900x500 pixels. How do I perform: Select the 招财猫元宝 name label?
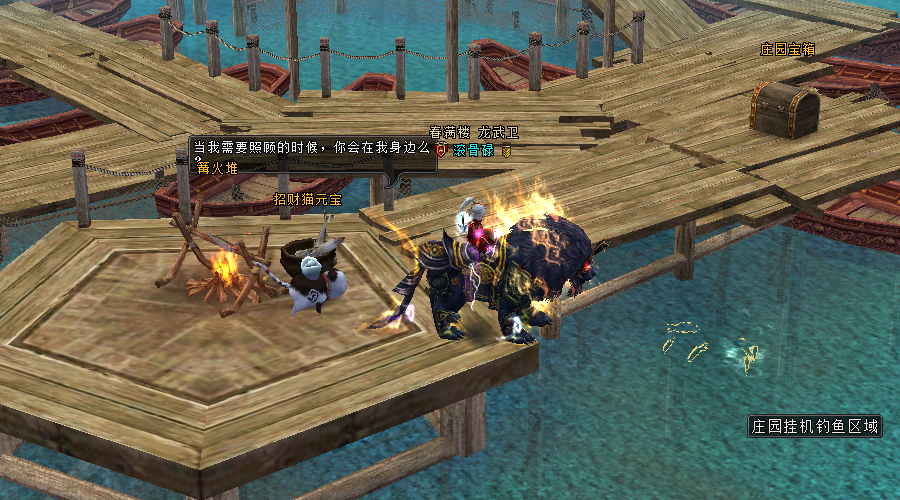[307, 199]
